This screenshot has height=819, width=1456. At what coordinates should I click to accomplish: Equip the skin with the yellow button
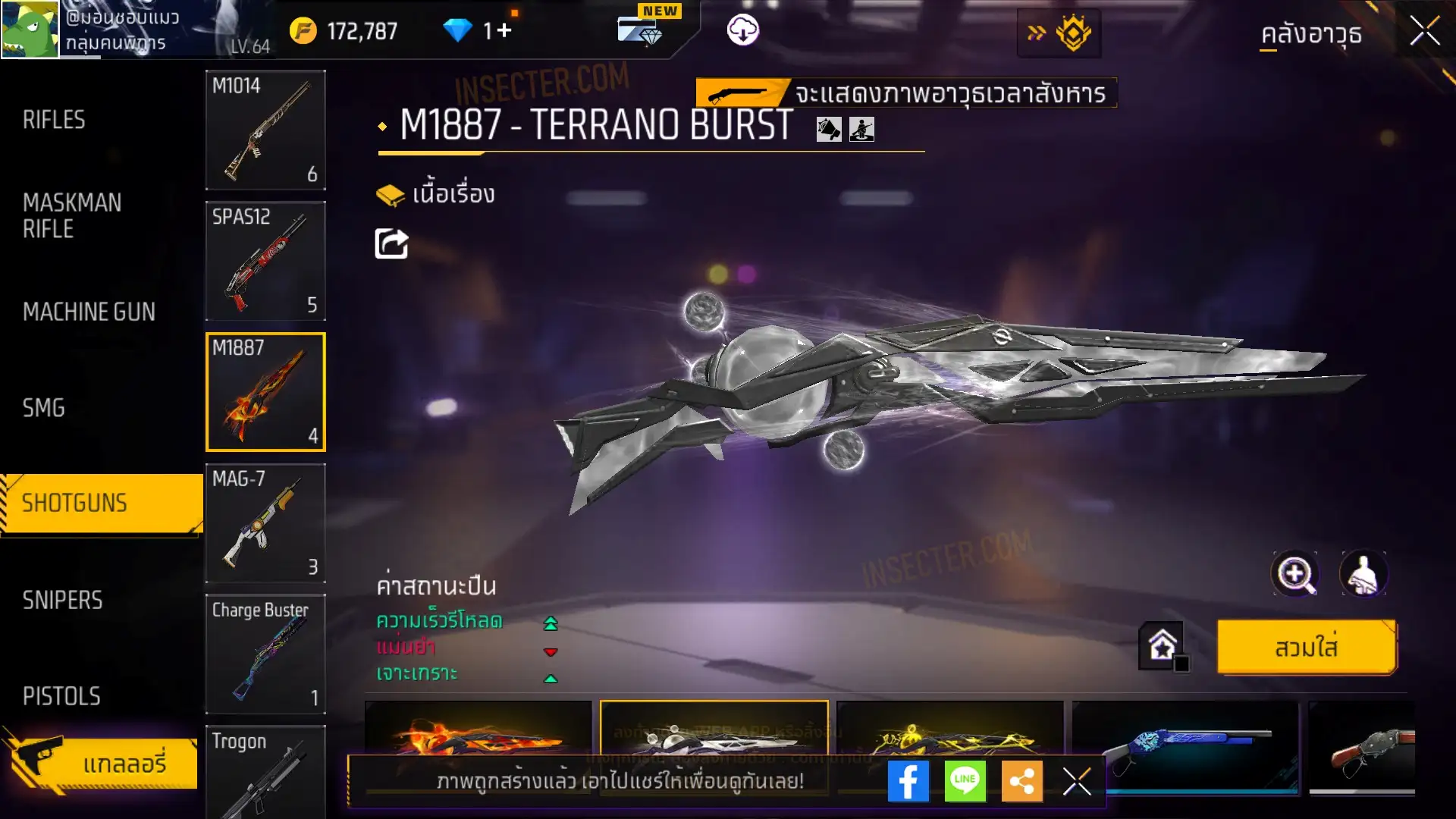[x=1307, y=648]
